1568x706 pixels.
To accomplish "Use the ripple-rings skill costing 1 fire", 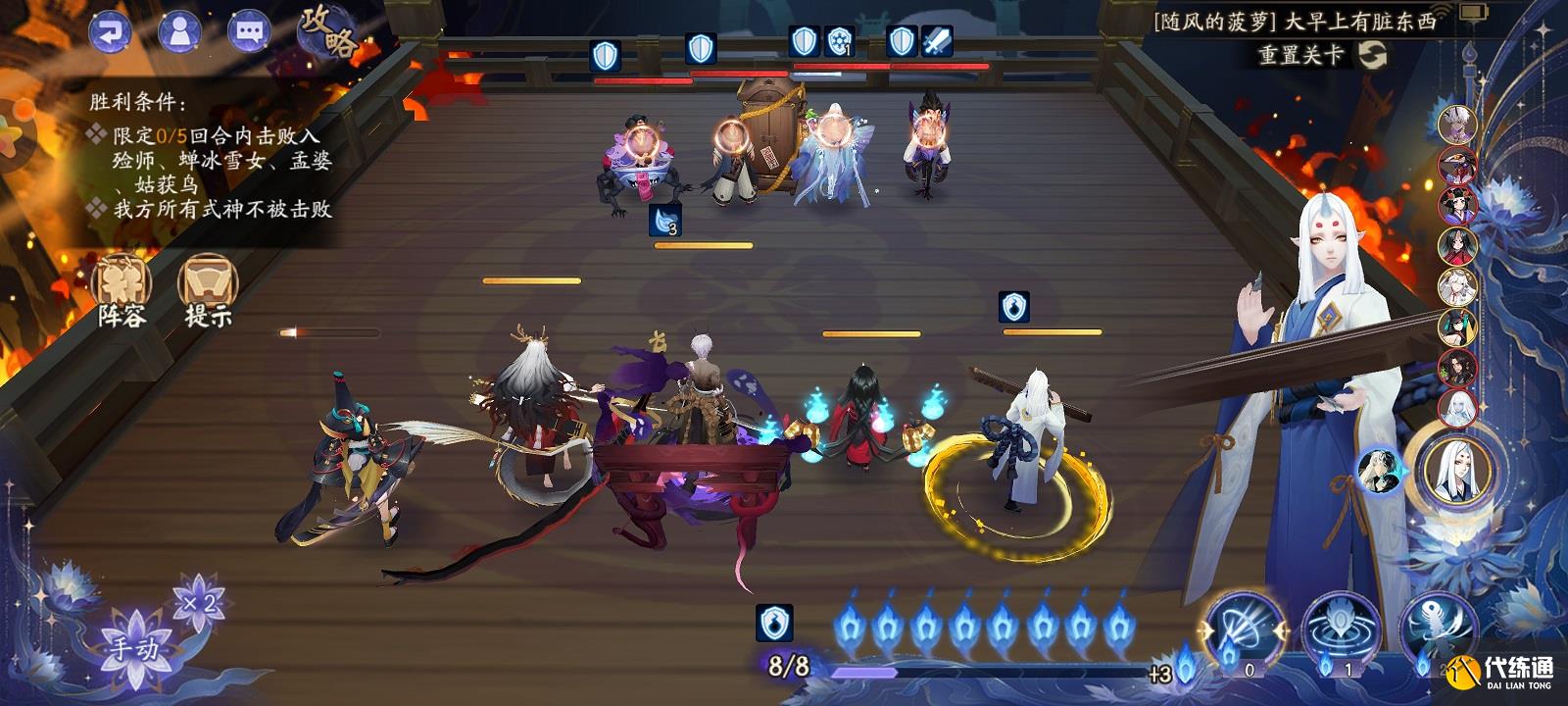I will (x=1341, y=630).
